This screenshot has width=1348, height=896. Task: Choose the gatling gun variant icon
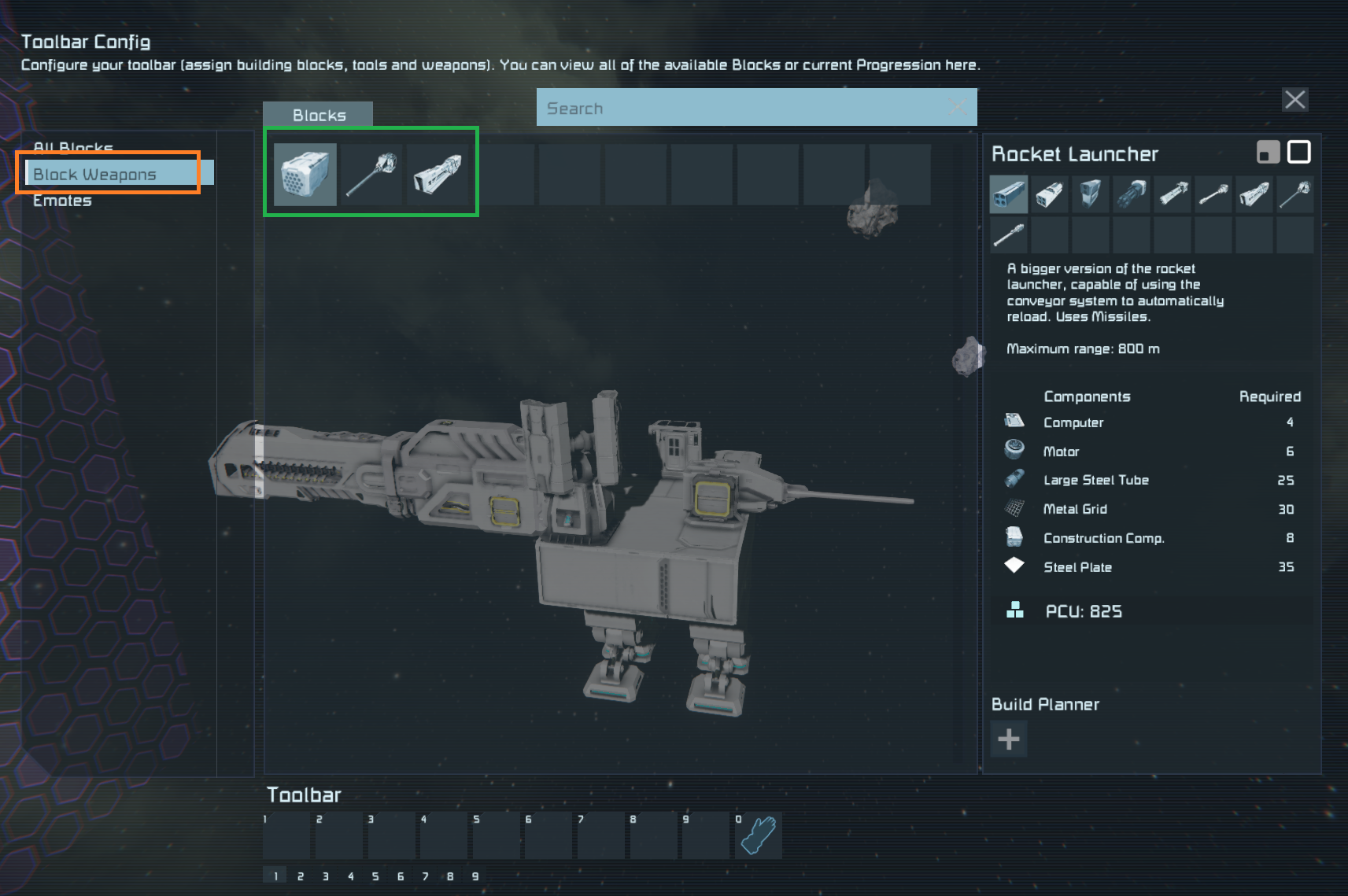pos(1131,194)
